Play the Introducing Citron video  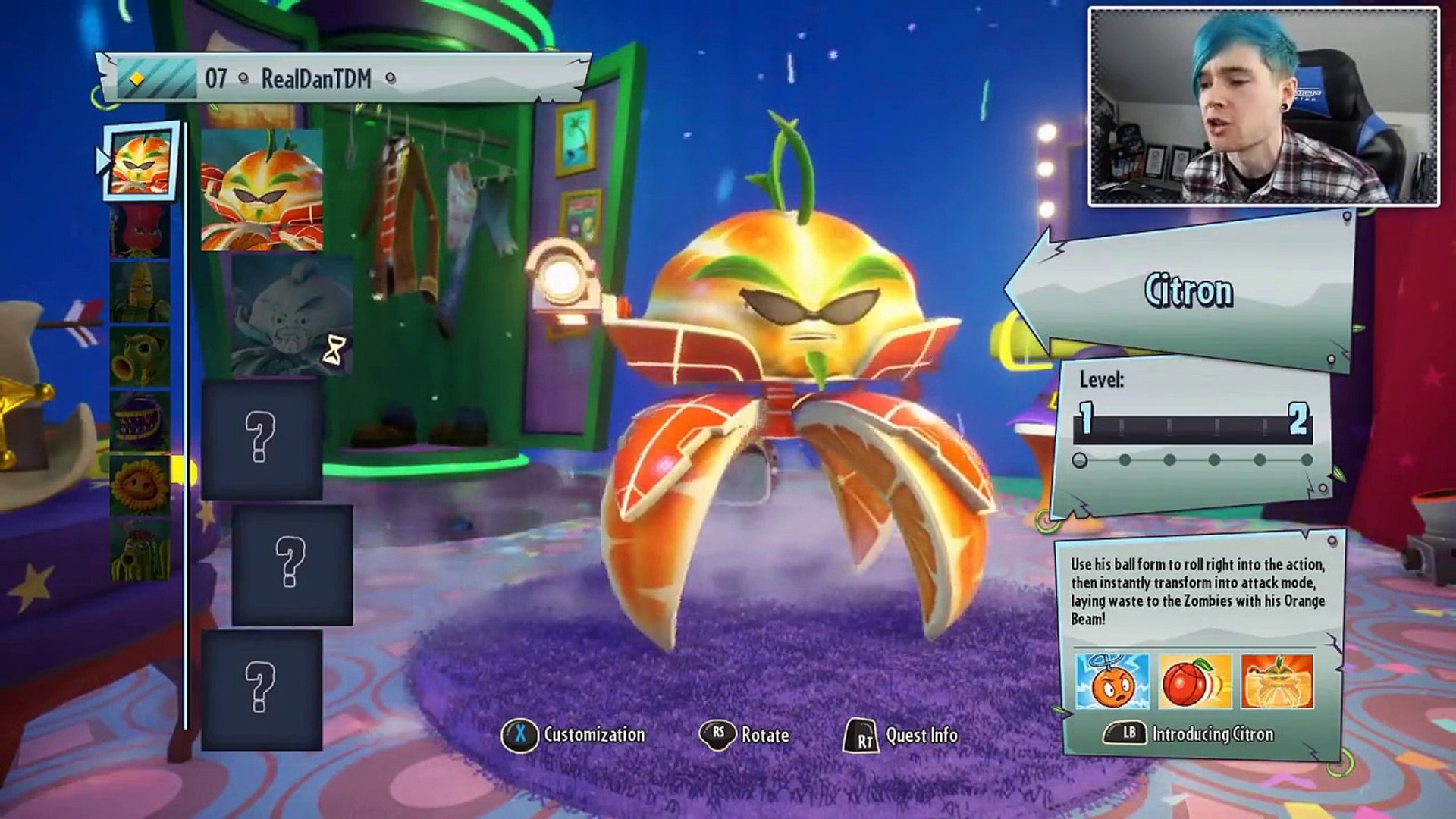(x=1189, y=733)
